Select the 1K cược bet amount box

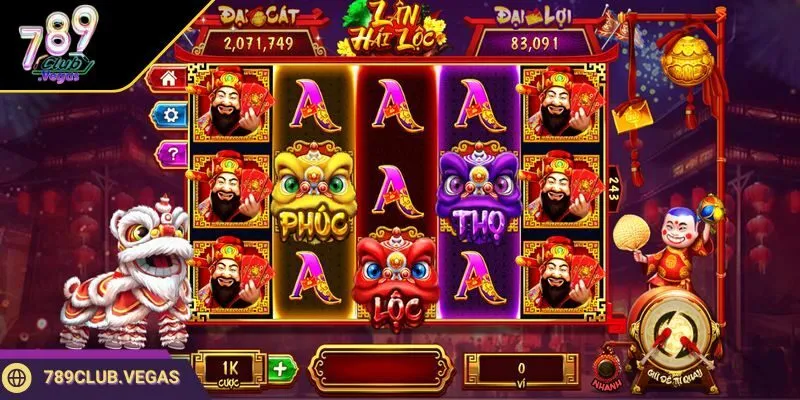tap(230, 368)
